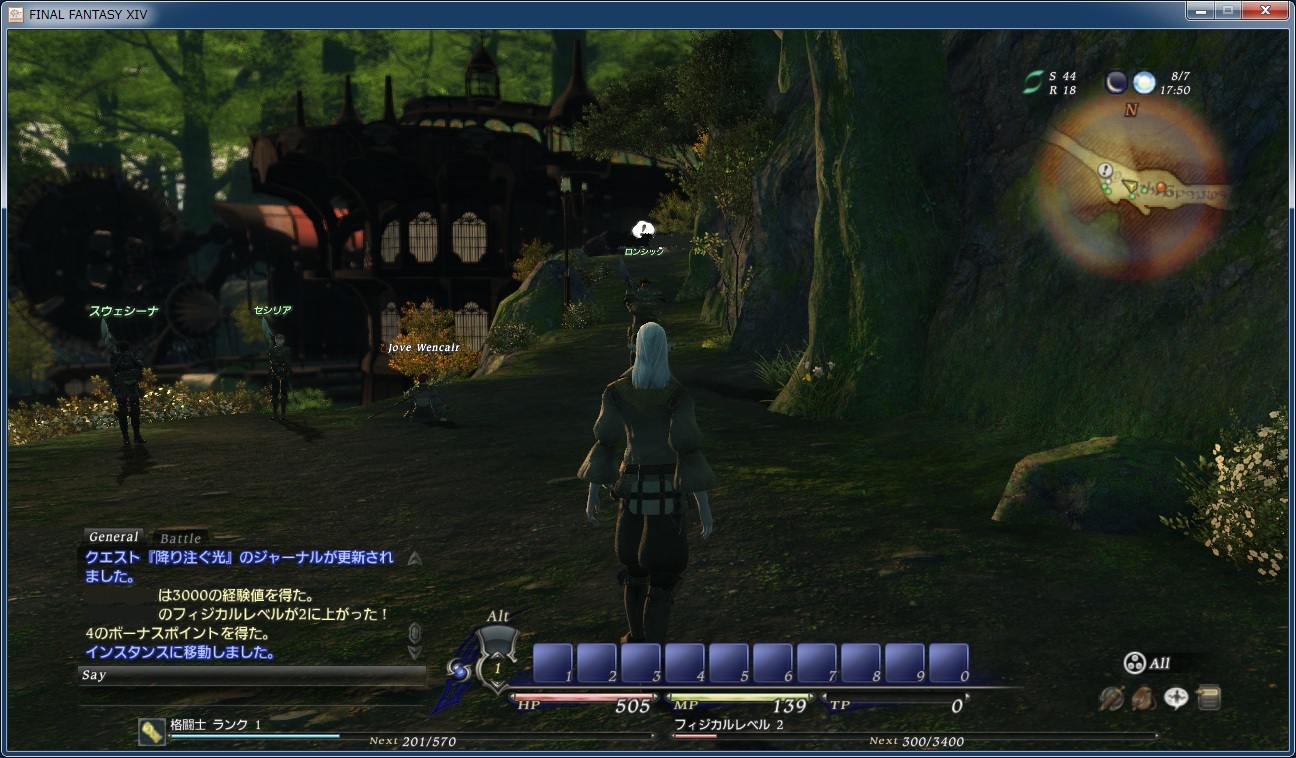
Task: Close the FINAL FANTASY XIV window
Action: tap(1265, 11)
